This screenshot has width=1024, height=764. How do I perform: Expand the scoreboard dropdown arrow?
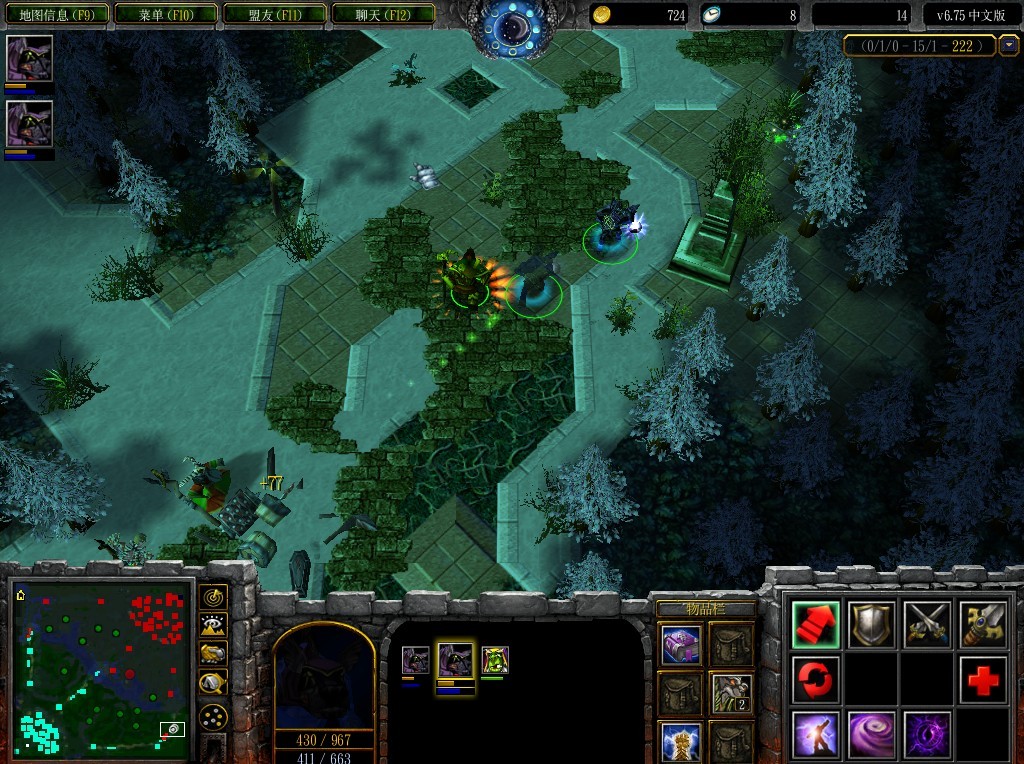point(1009,45)
